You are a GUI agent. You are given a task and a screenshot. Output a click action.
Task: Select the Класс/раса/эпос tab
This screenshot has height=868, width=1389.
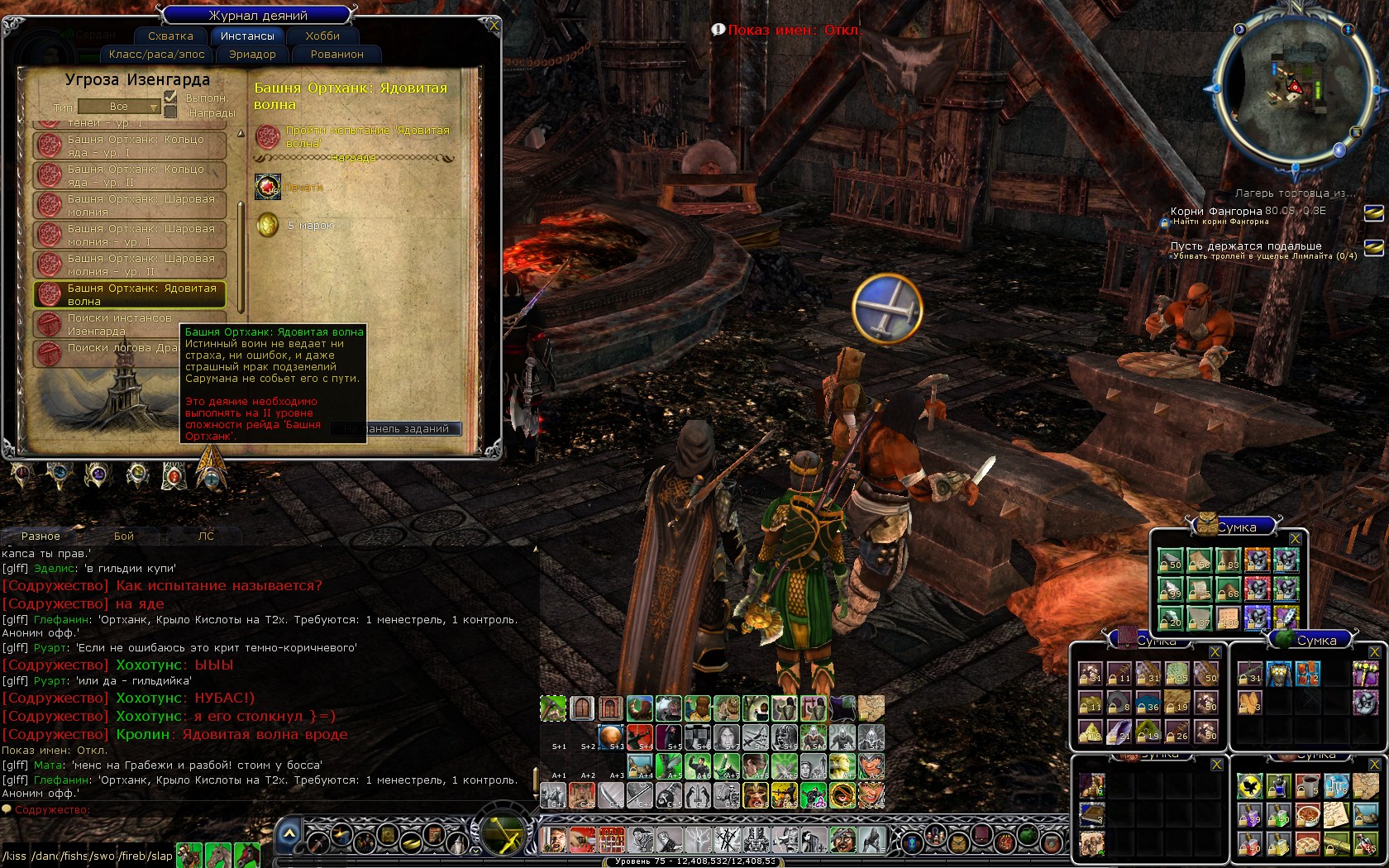(157, 55)
